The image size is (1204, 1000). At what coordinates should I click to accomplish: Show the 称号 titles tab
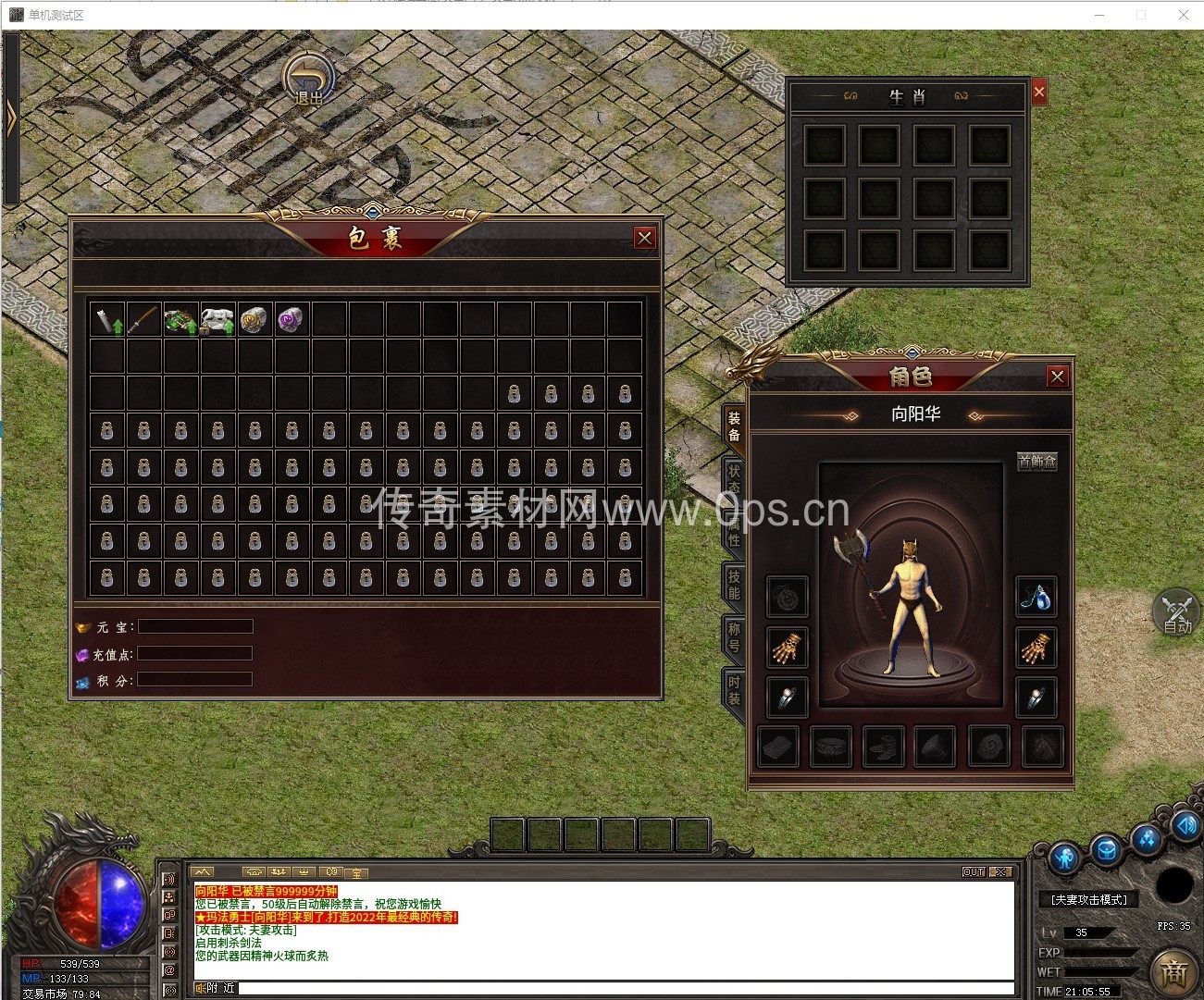pos(734,636)
